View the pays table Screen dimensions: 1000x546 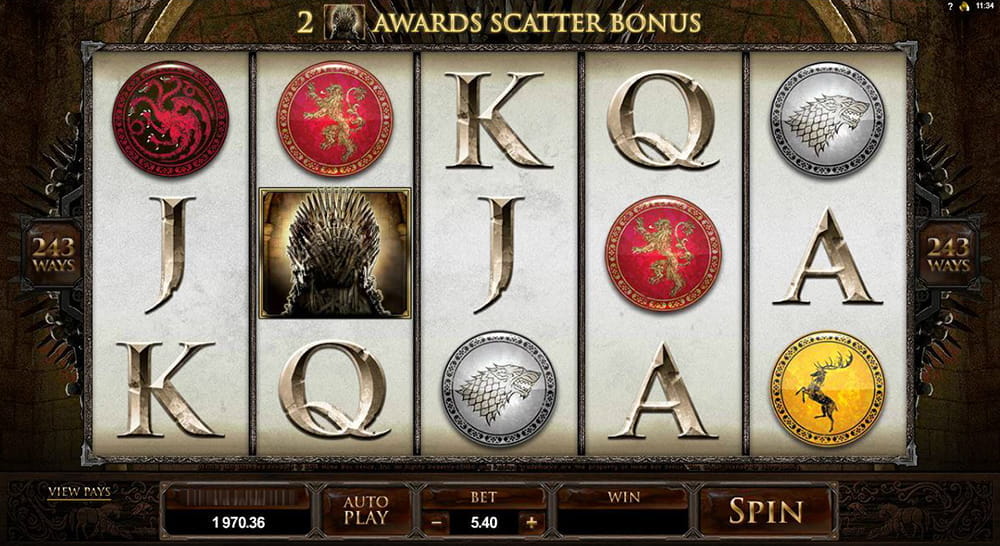point(80,492)
